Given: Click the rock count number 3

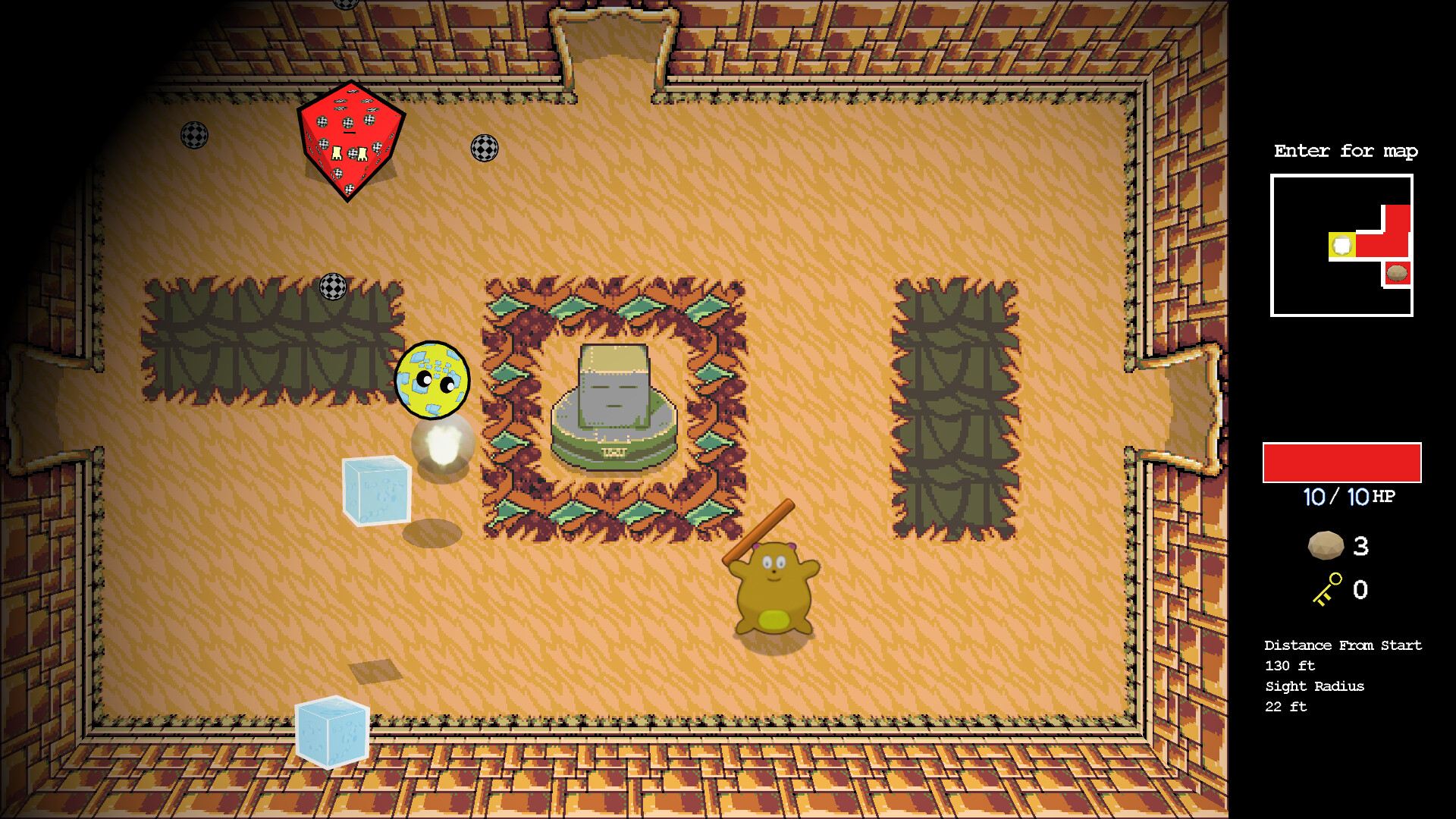Looking at the screenshot, I should 1361,546.
